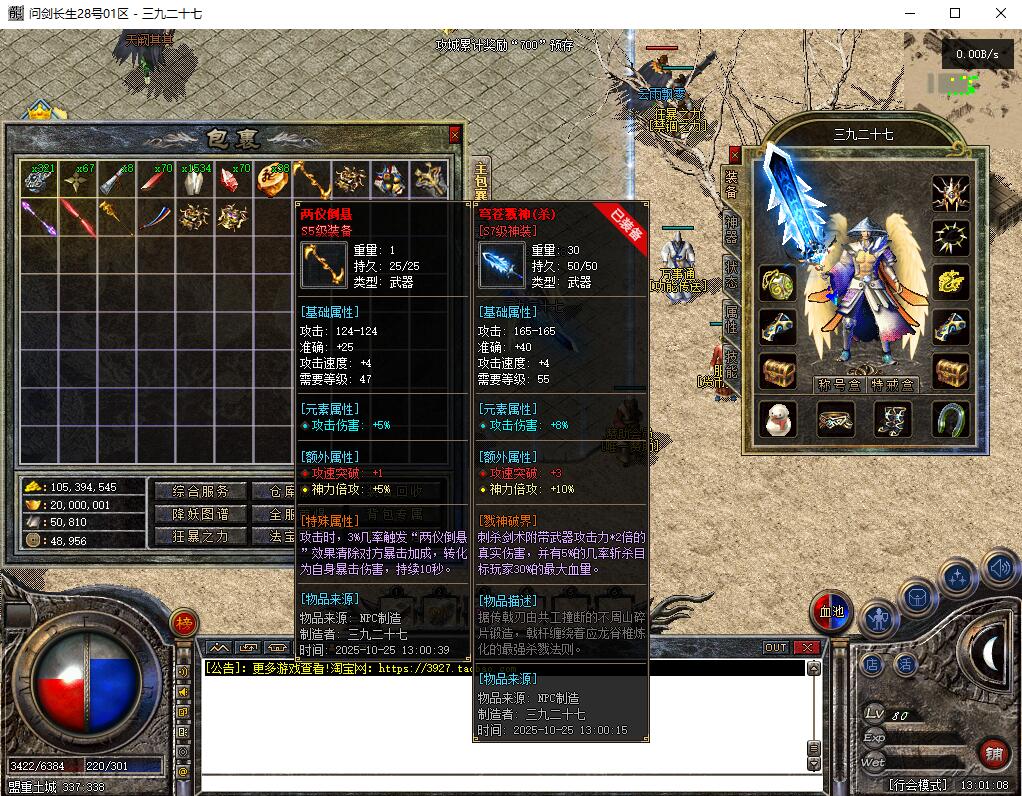The image size is (1022, 796).
Task: Open the 铺 shop button
Action: point(993,752)
